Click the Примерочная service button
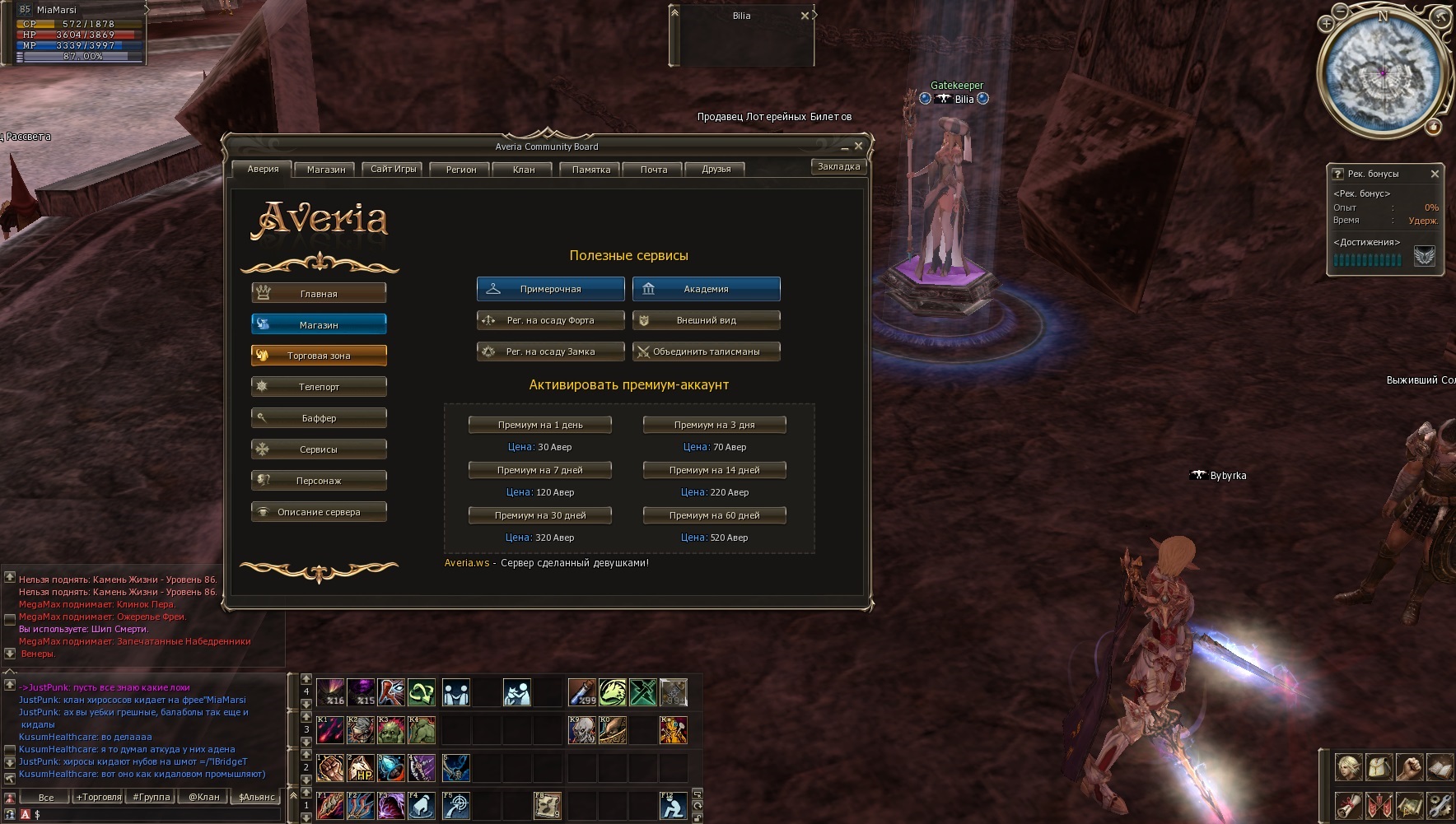This screenshot has width=1456, height=824. click(x=550, y=289)
